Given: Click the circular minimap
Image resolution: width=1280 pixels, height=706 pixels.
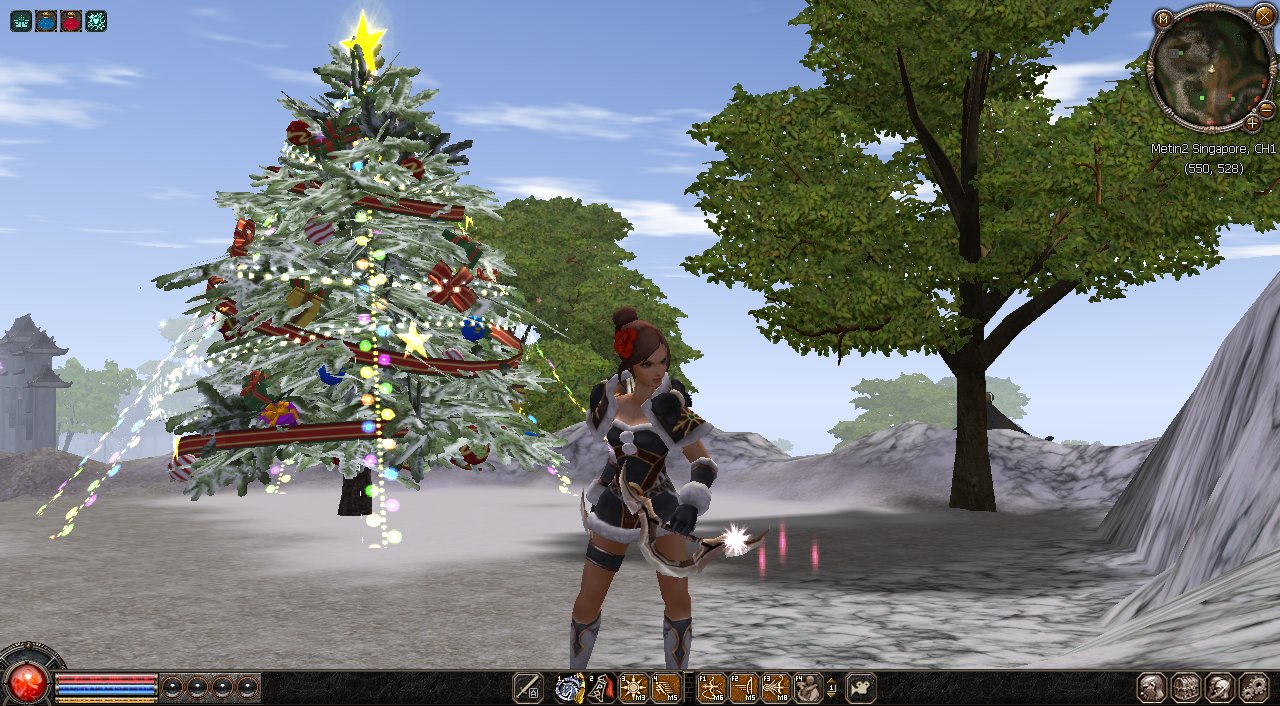Looking at the screenshot, I should pyautogui.click(x=1210, y=68).
